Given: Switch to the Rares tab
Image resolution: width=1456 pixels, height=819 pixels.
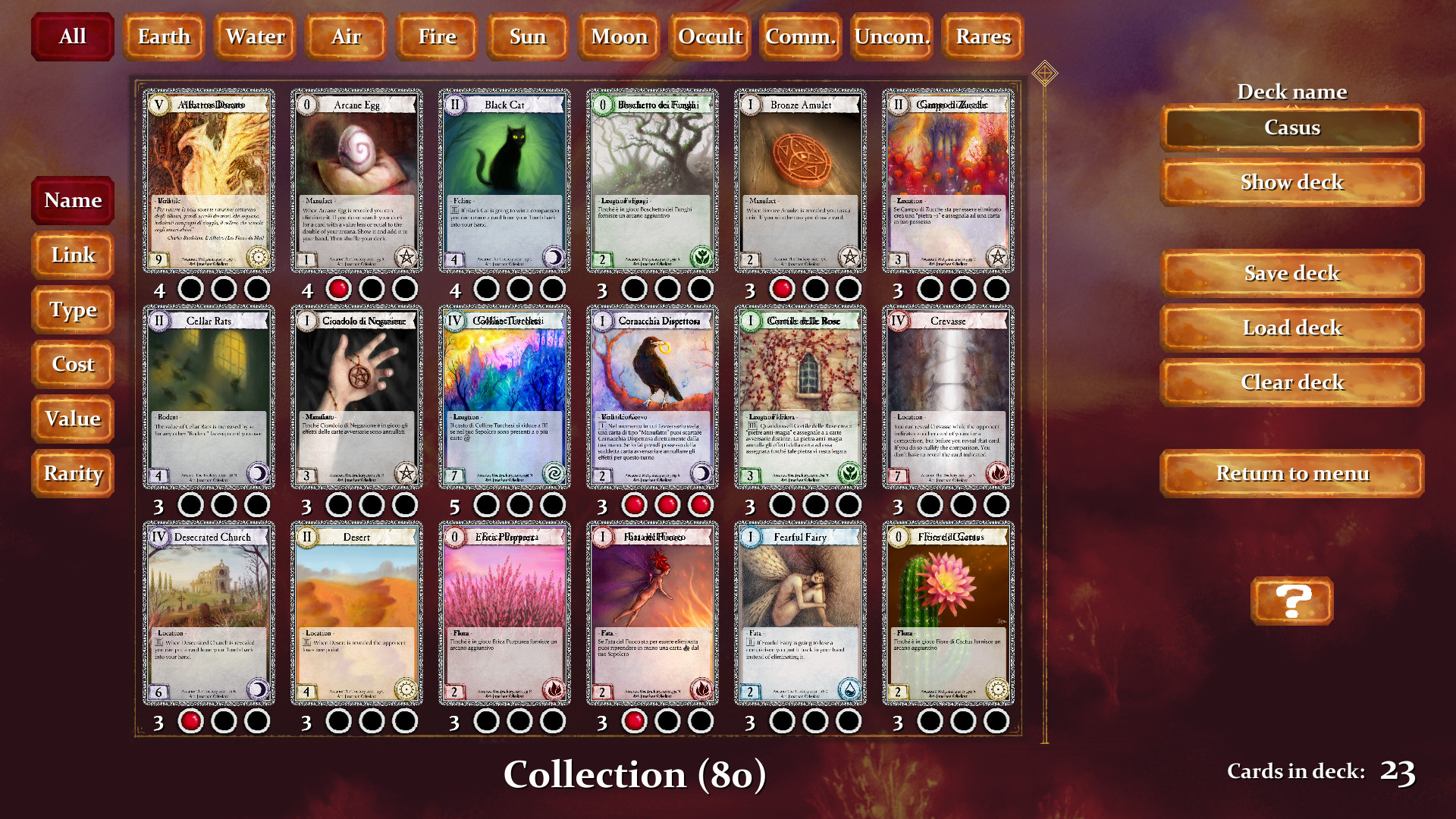Looking at the screenshot, I should 983,36.
